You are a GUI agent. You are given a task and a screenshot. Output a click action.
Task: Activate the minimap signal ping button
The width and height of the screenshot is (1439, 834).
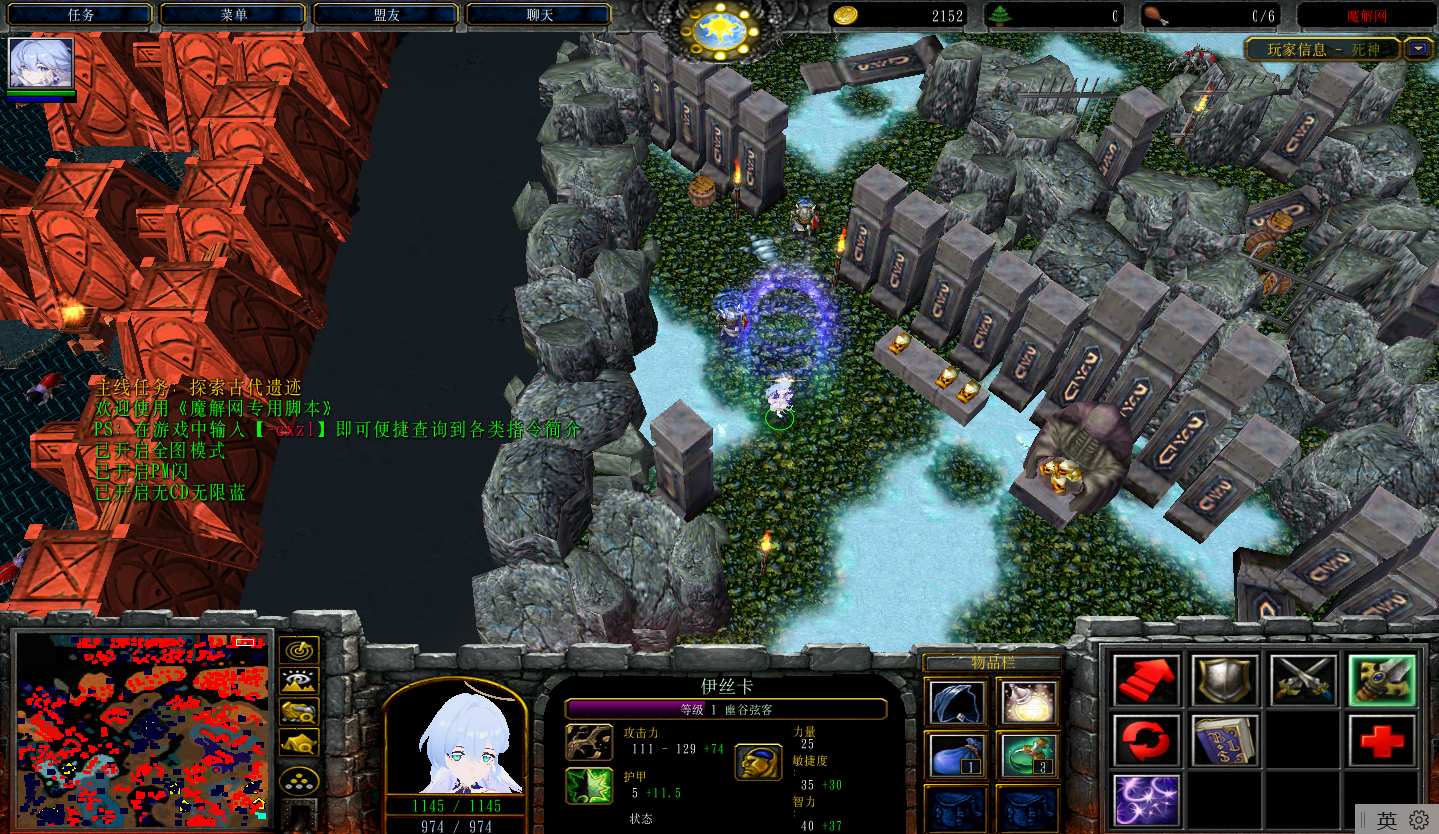[x=298, y=650]
